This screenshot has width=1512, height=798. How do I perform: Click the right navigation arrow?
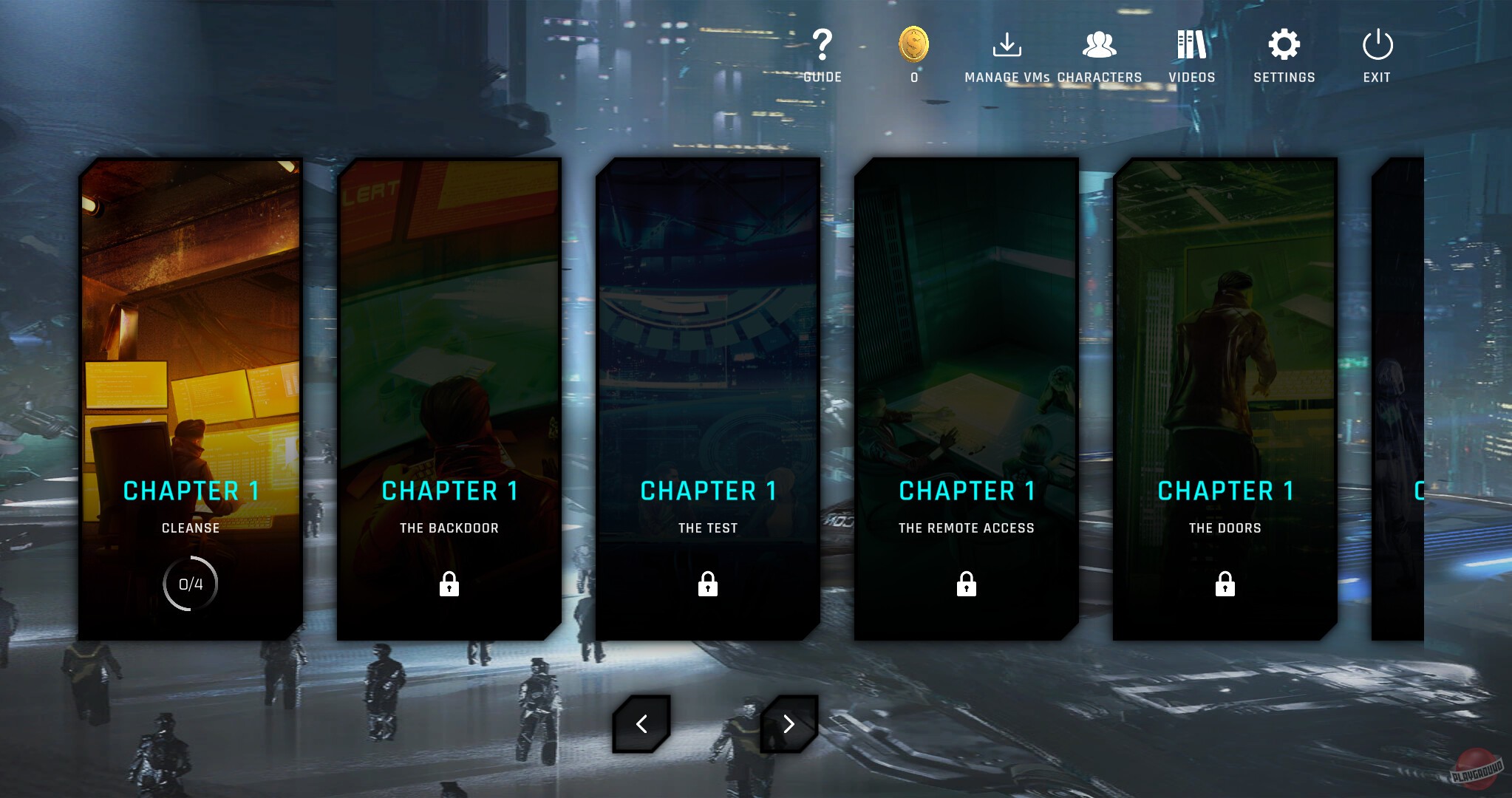(x=789, y=724)
